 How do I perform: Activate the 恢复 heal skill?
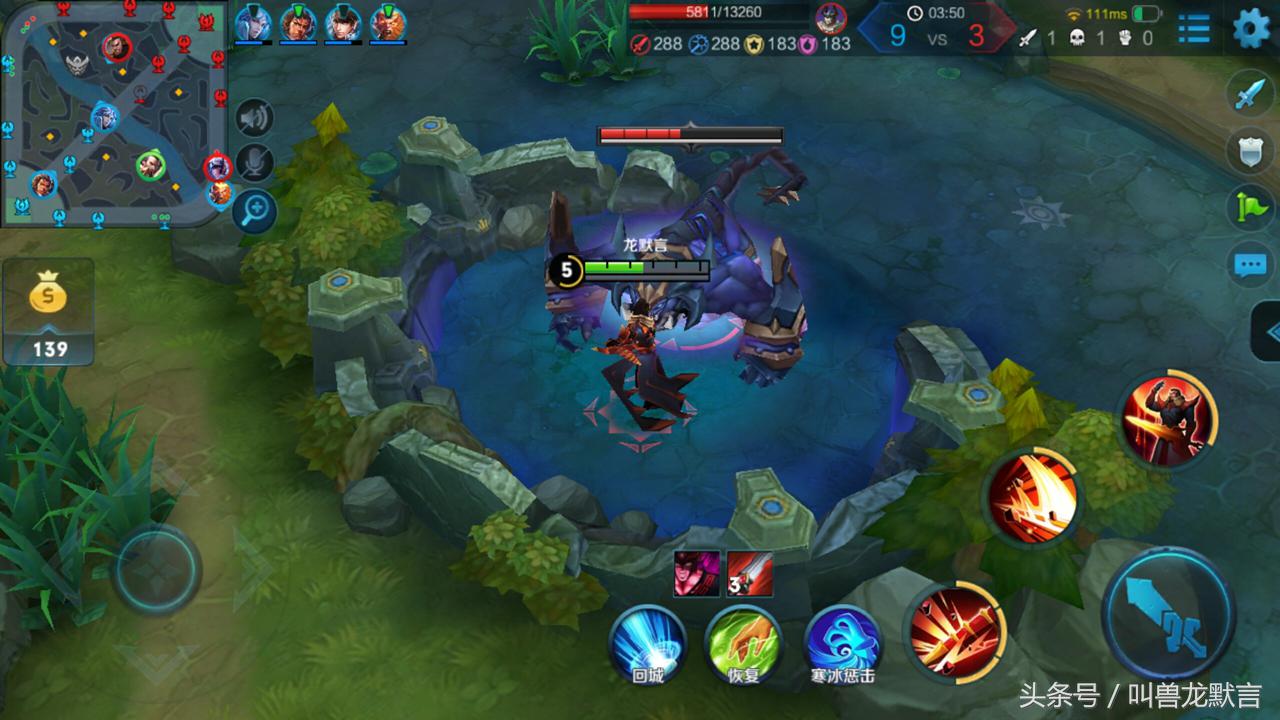point(743,643)
